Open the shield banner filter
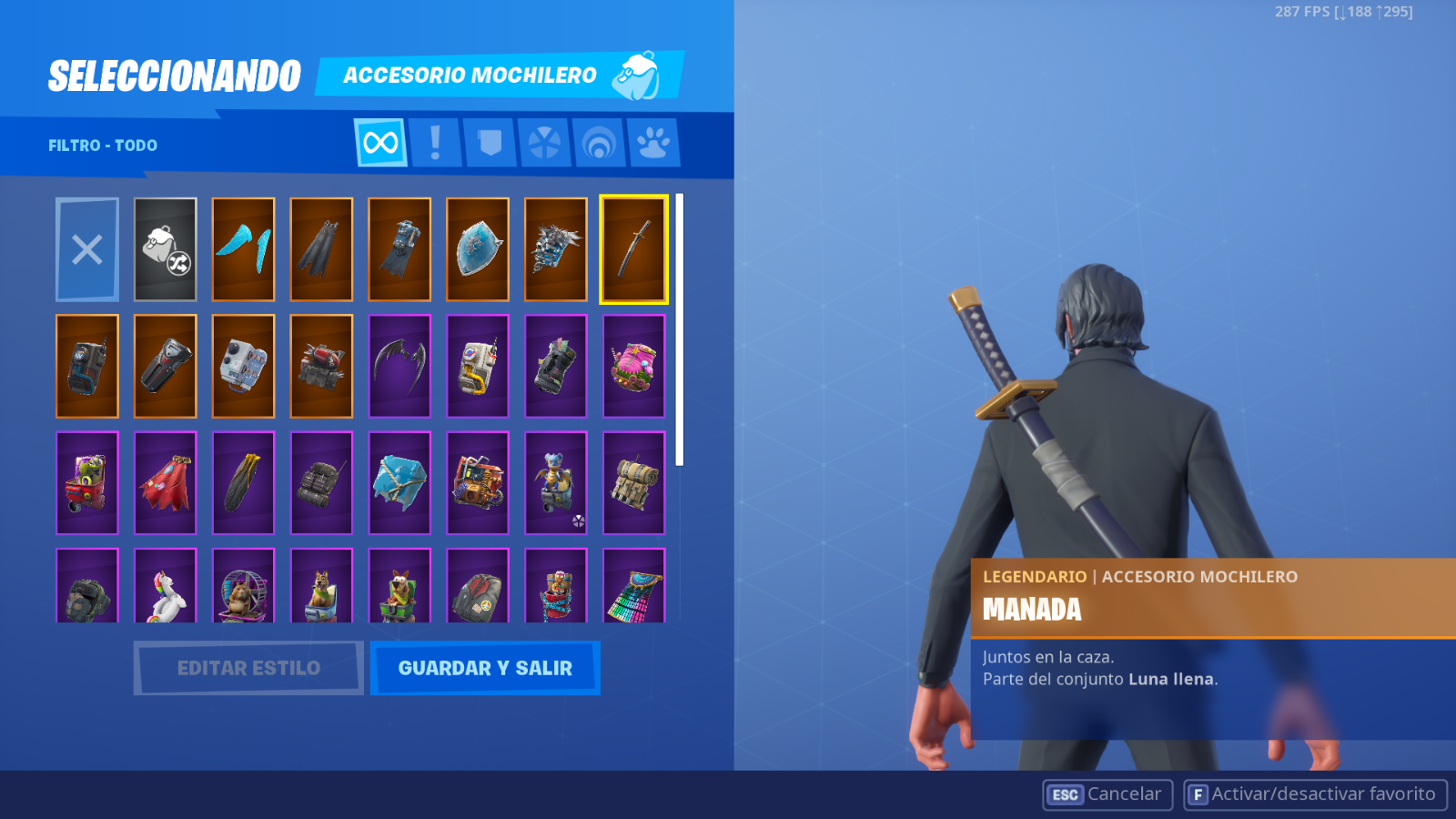 [x=490, y=142]
